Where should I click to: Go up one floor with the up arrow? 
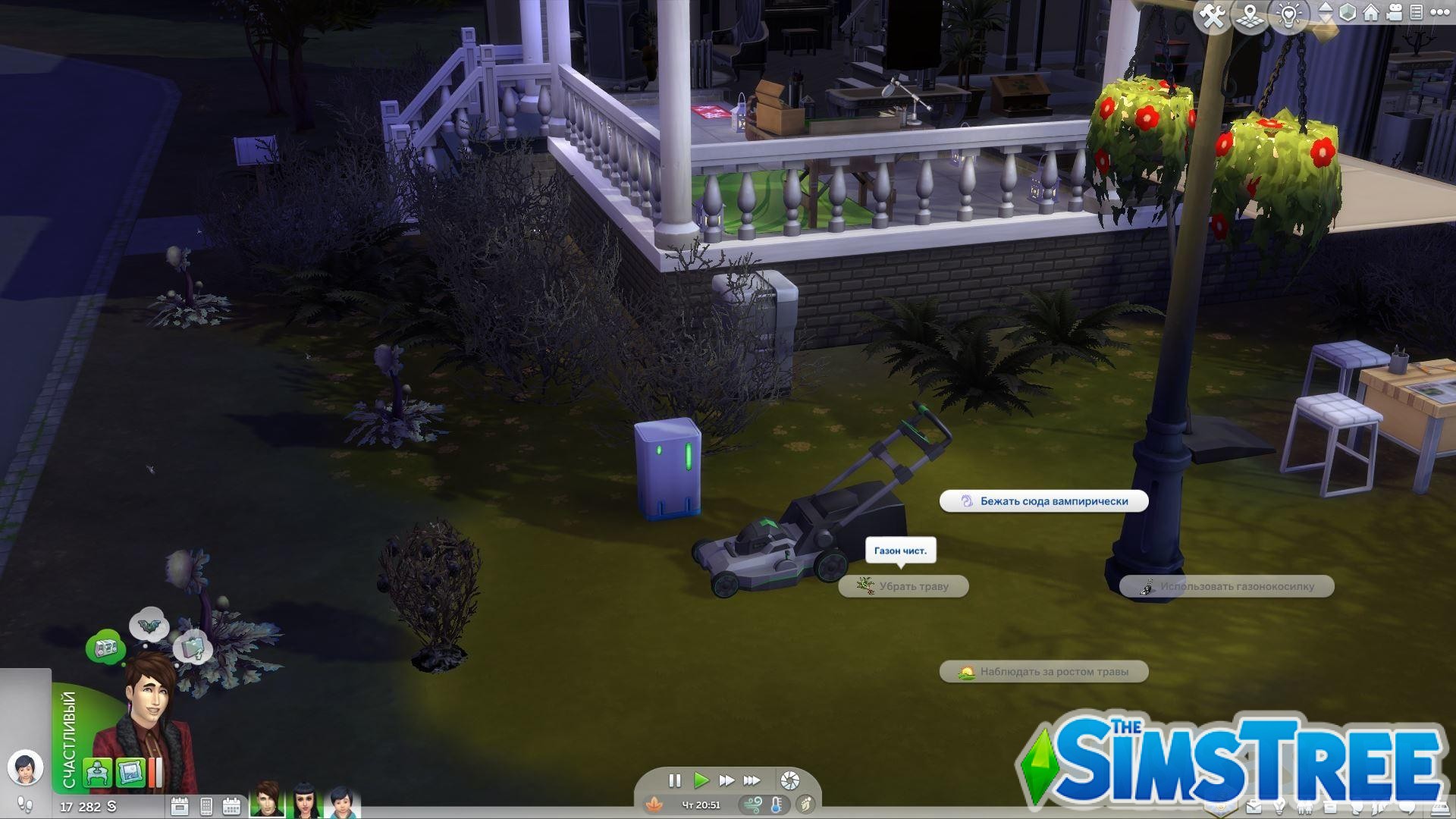click(1326, 7)
